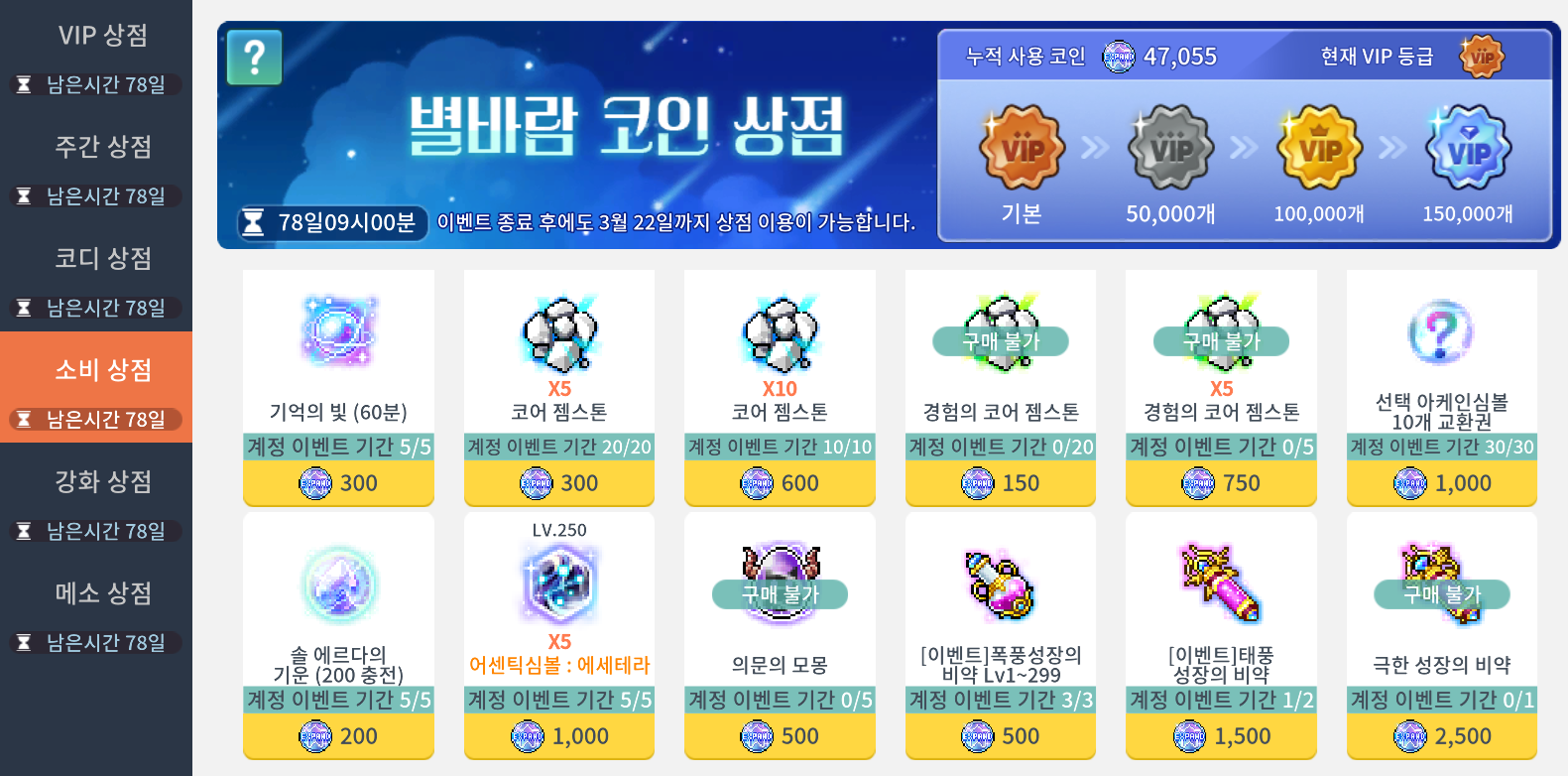Select the 기억의 빛 (60분) item icon

[x=338, y=332]
